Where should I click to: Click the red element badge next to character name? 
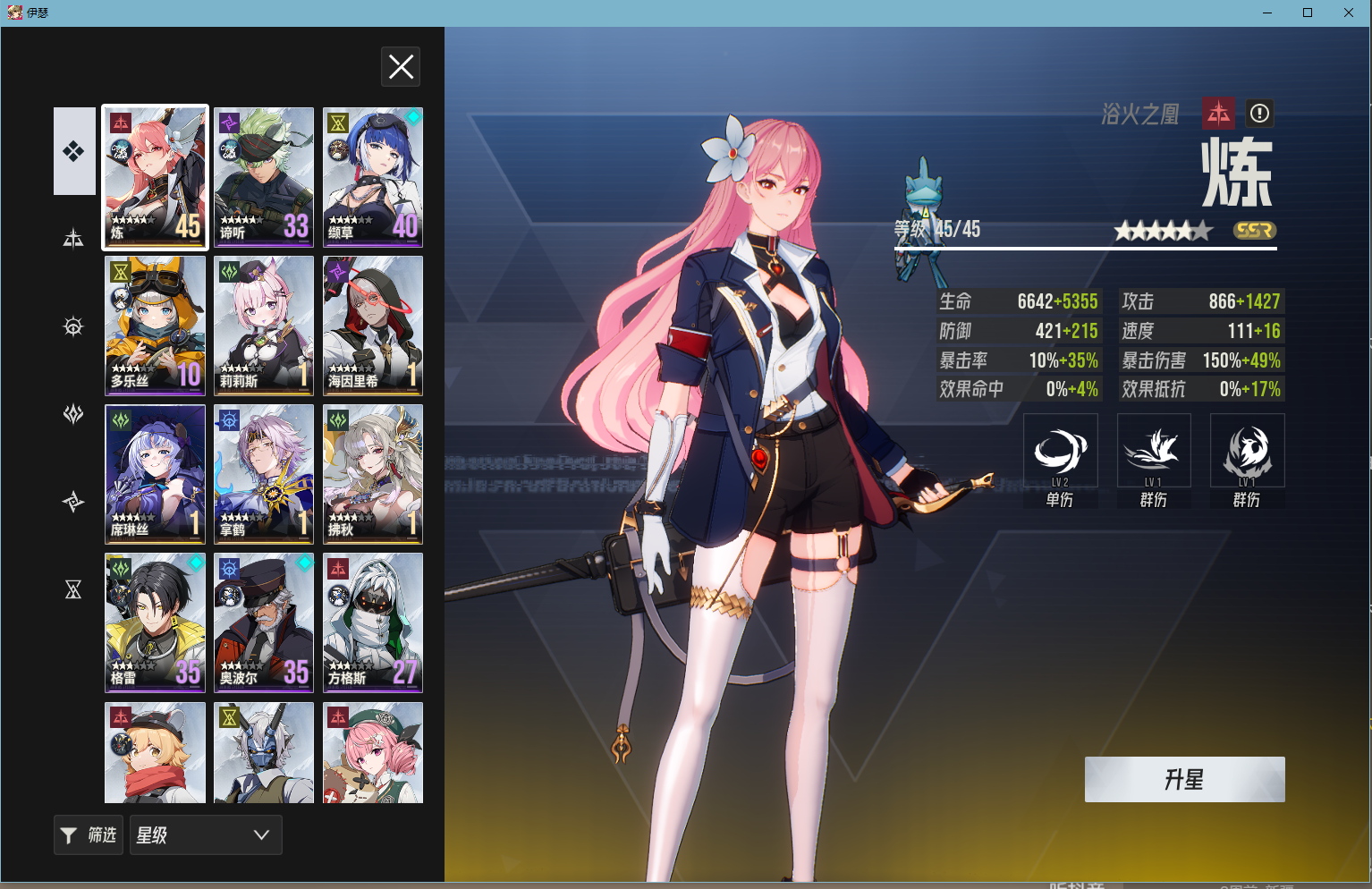tap(1219, 114)
